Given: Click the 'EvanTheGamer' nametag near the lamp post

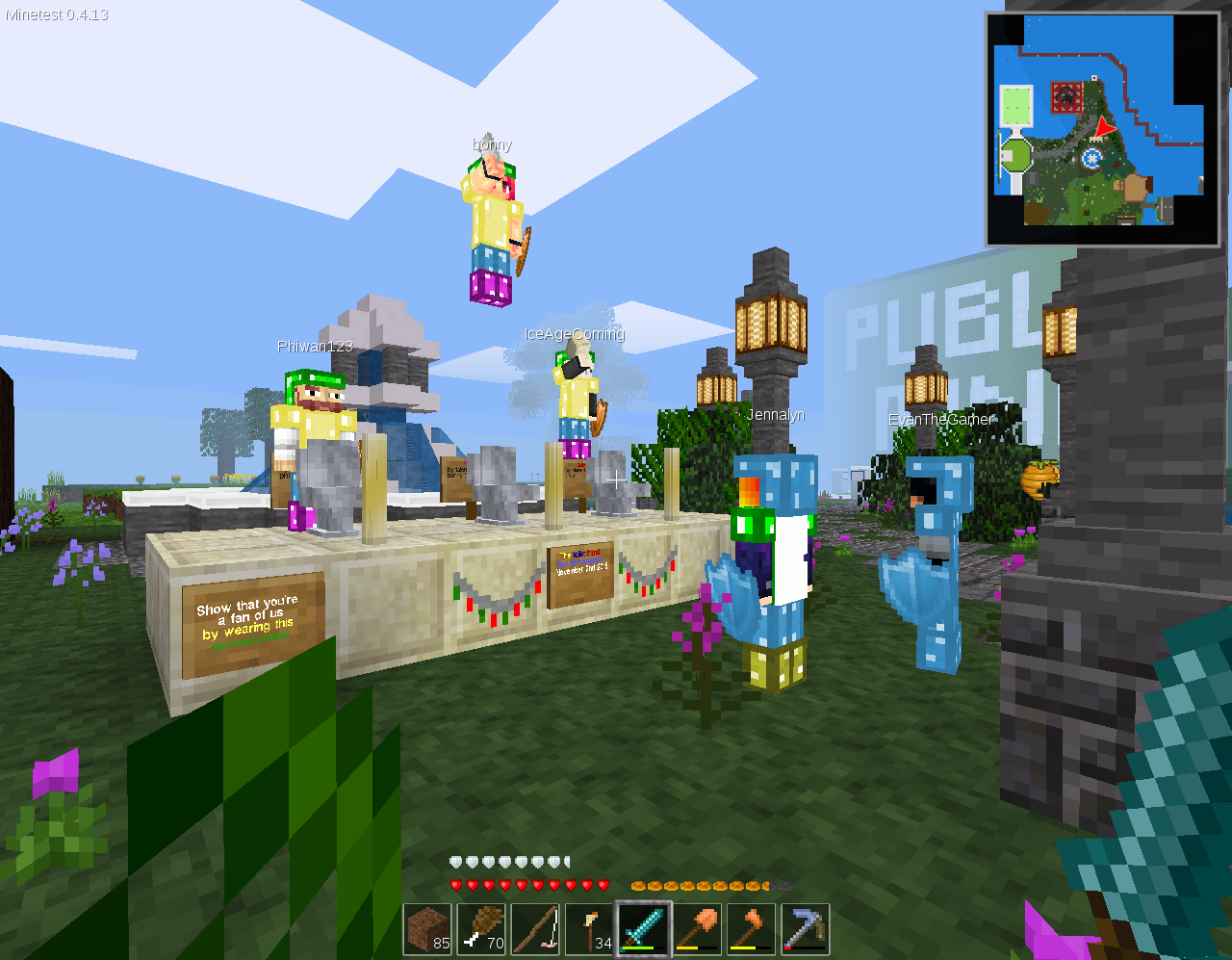Looking at the screenshot, I should 940,420.
